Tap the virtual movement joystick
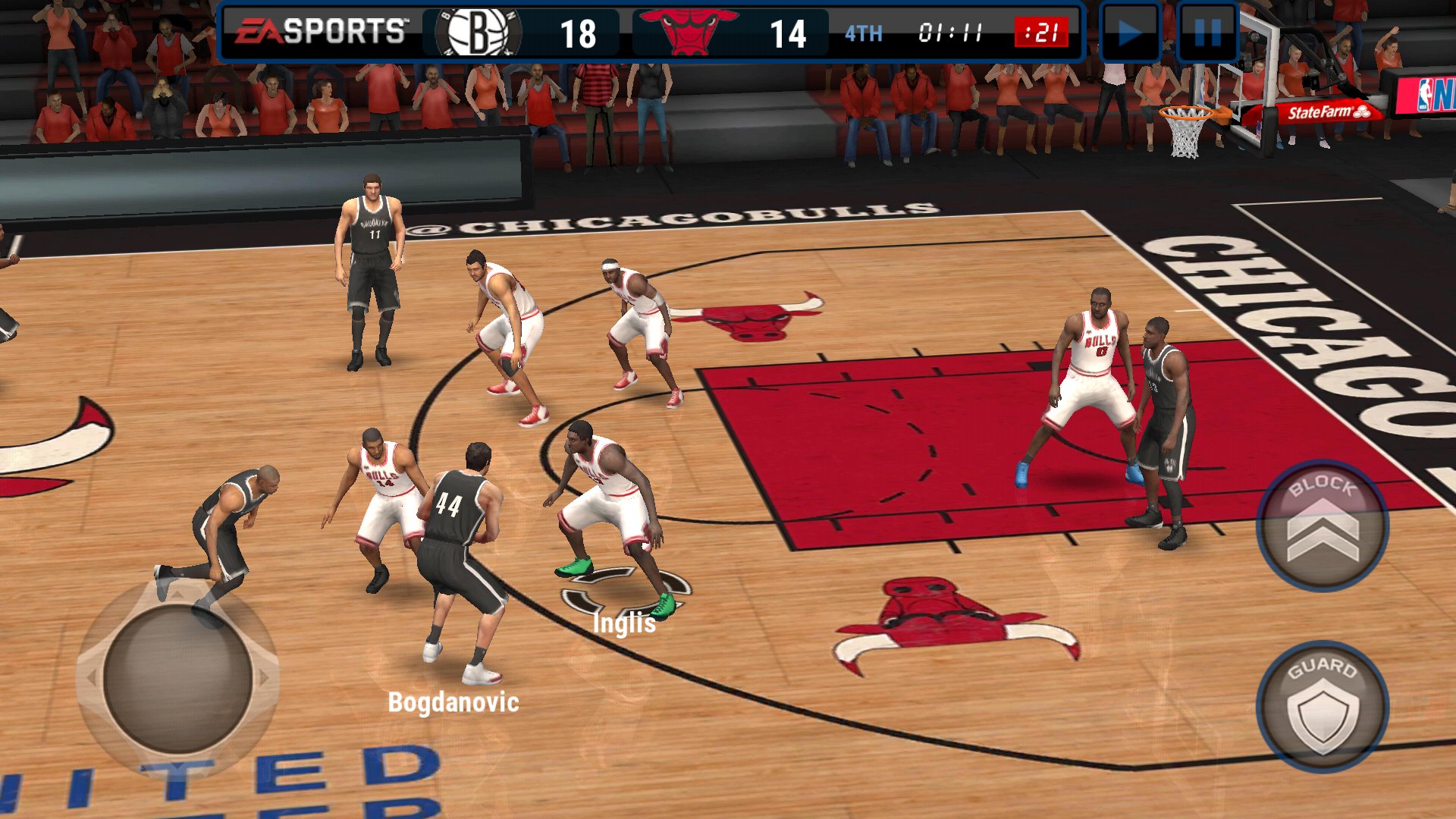Screen dimensions: 1456x819 pos(177,677)
